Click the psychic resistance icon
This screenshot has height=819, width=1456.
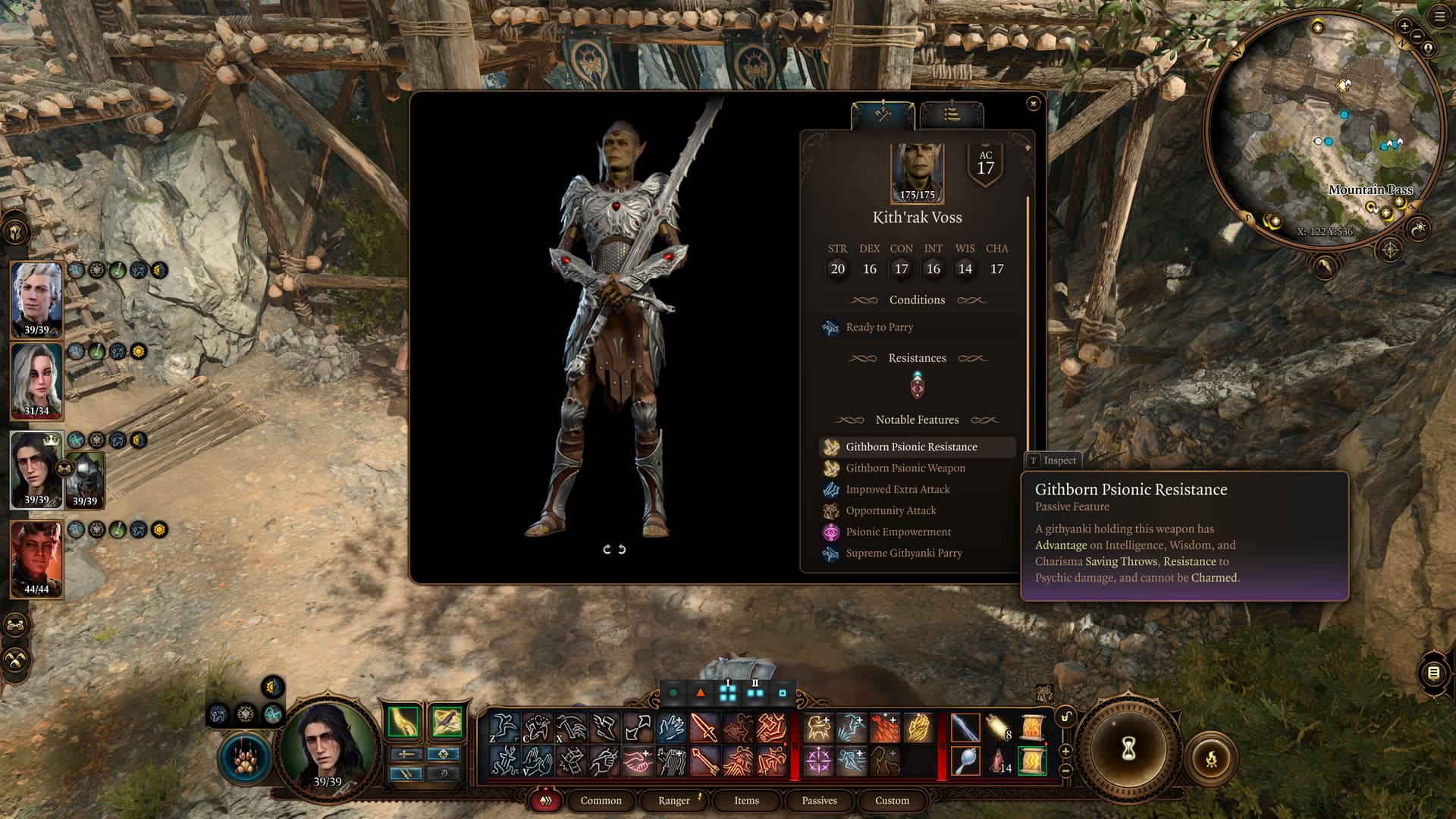click(x=918, y=388)
